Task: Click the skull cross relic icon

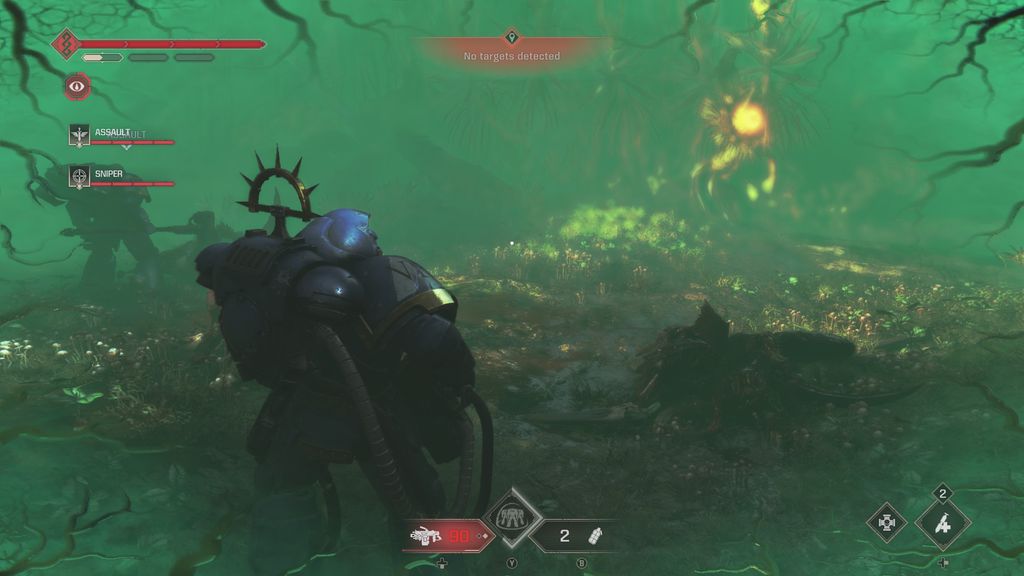Action: (886, 522)
